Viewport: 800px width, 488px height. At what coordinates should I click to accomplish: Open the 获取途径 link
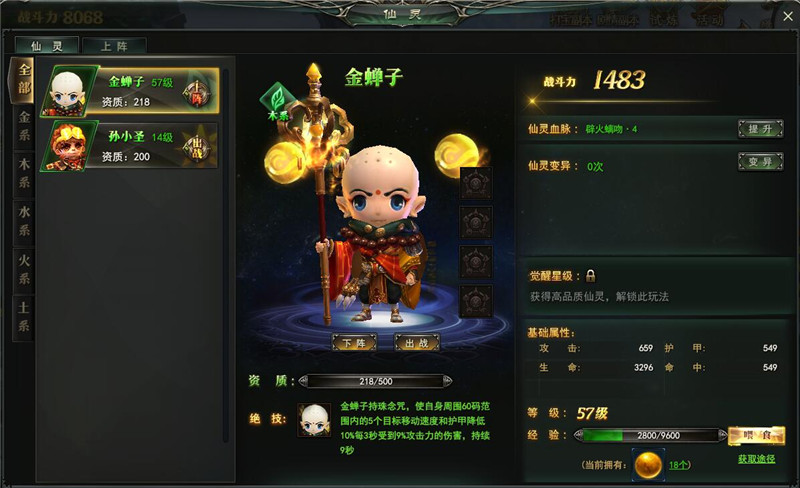pyautogui.click(x=756, y=459)
